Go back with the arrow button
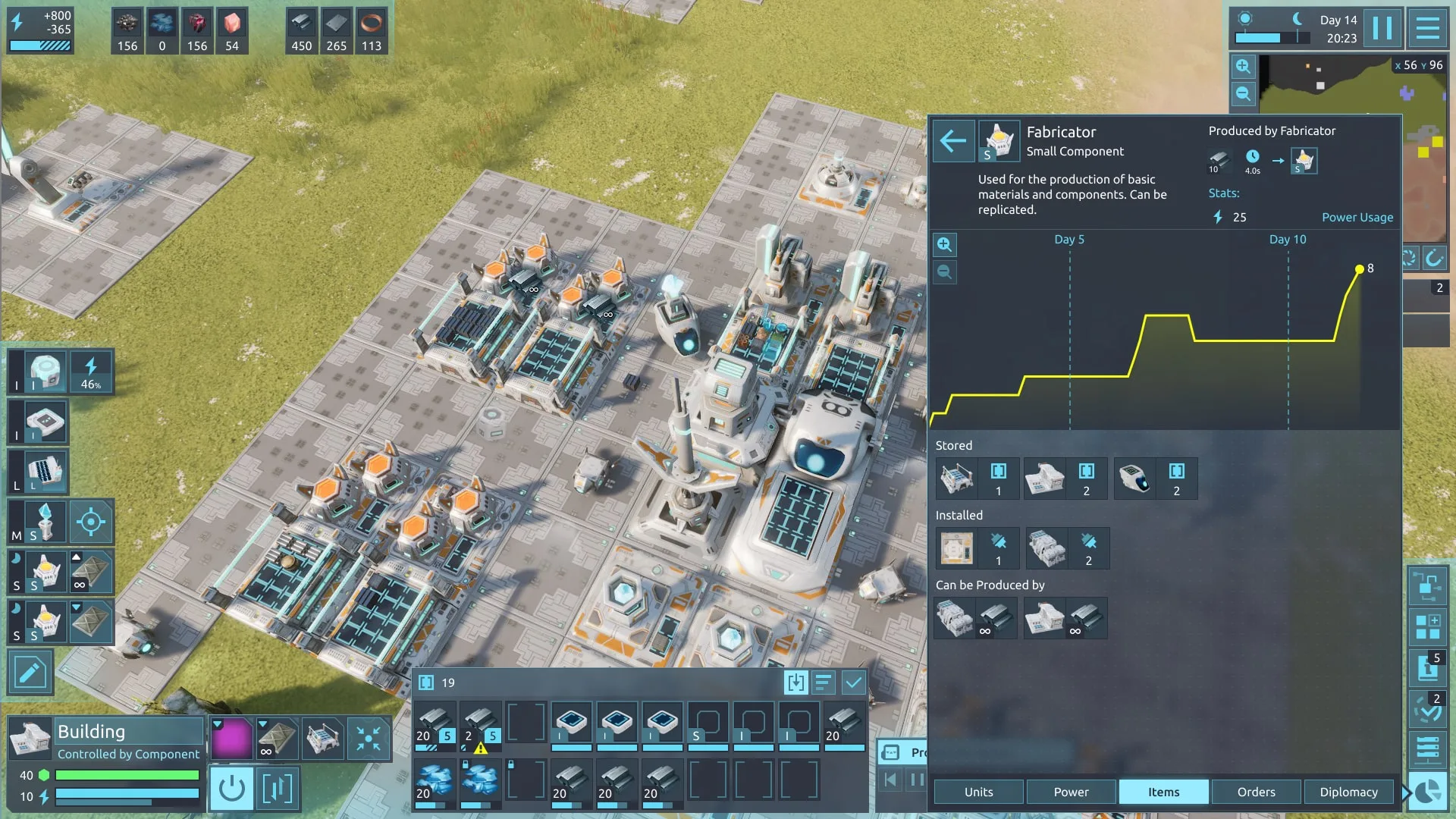 pyautogui.click(x=952, y=140)
